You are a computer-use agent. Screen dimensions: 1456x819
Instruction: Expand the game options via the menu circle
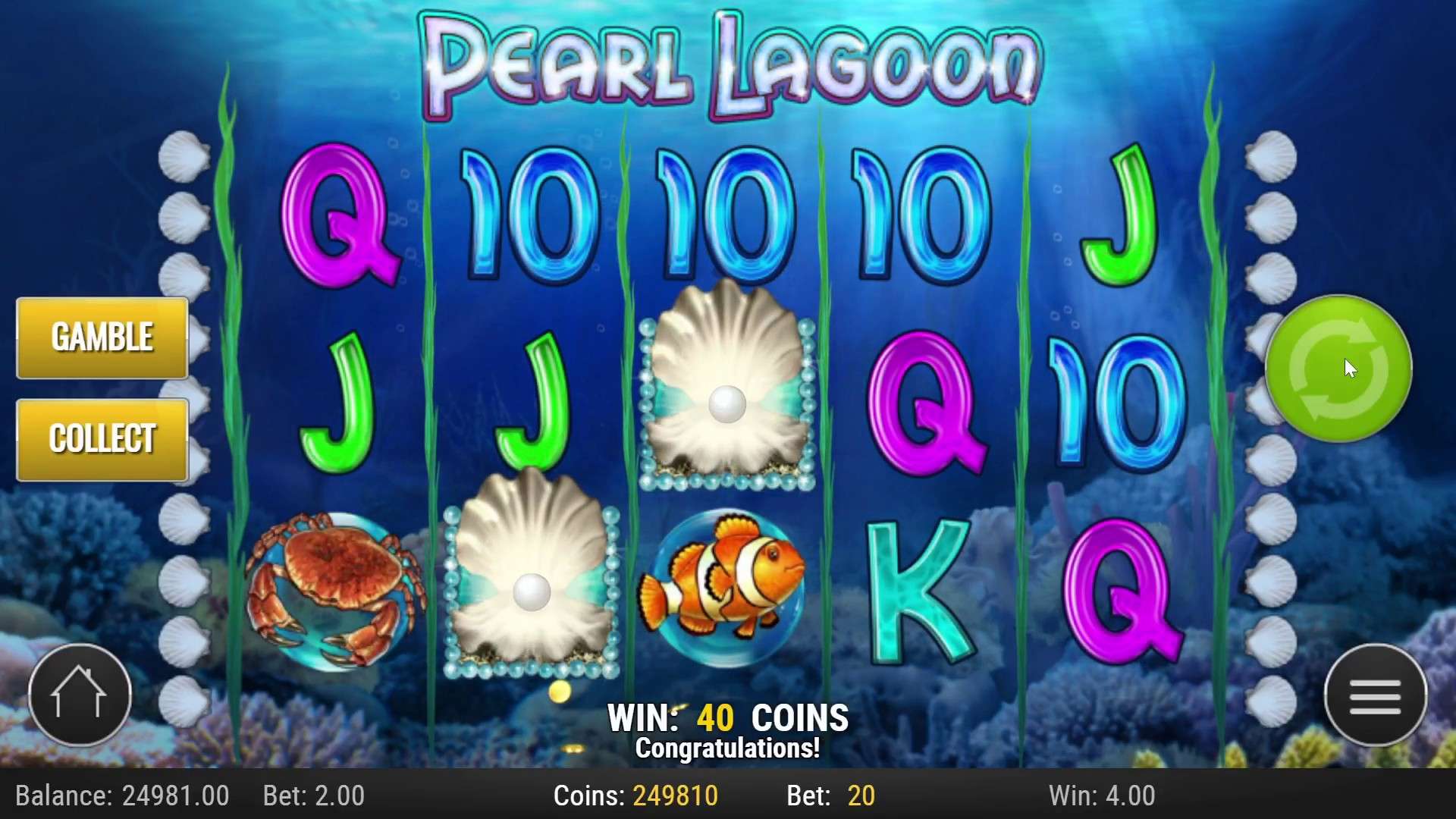click(1375, 696)
